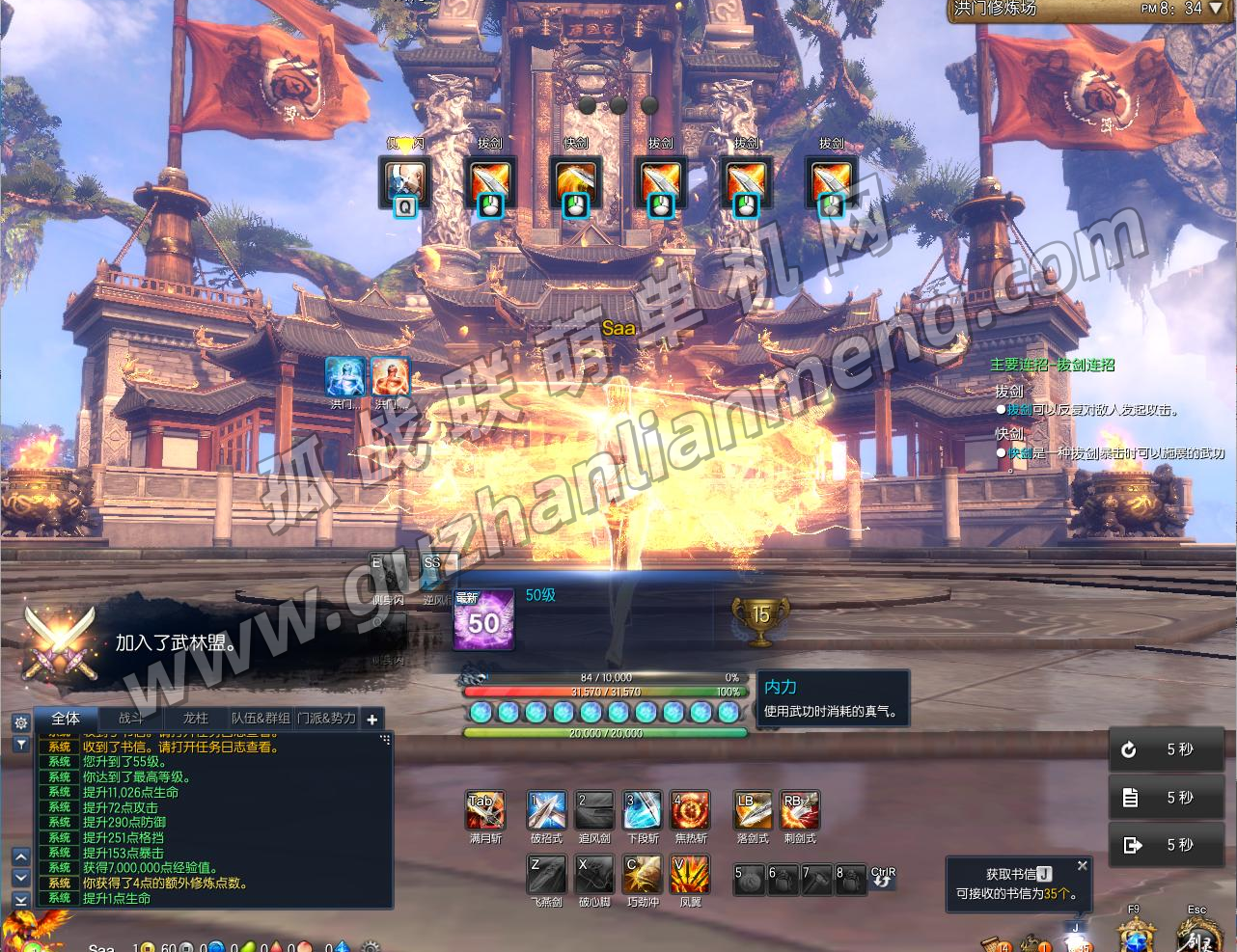
Task: Select the 巧劲冲 skill
Action: point(643,876)
